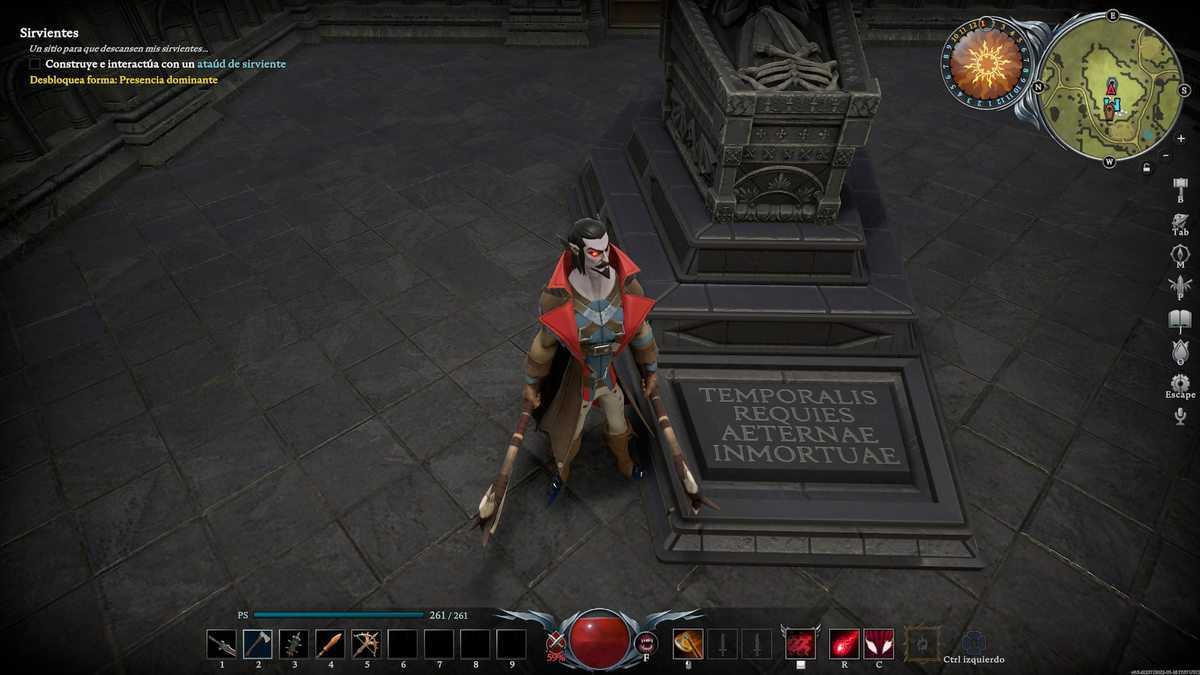Activate the red dash travel ability
Viewport: 1200px width, 675px height.
(800, 643)
